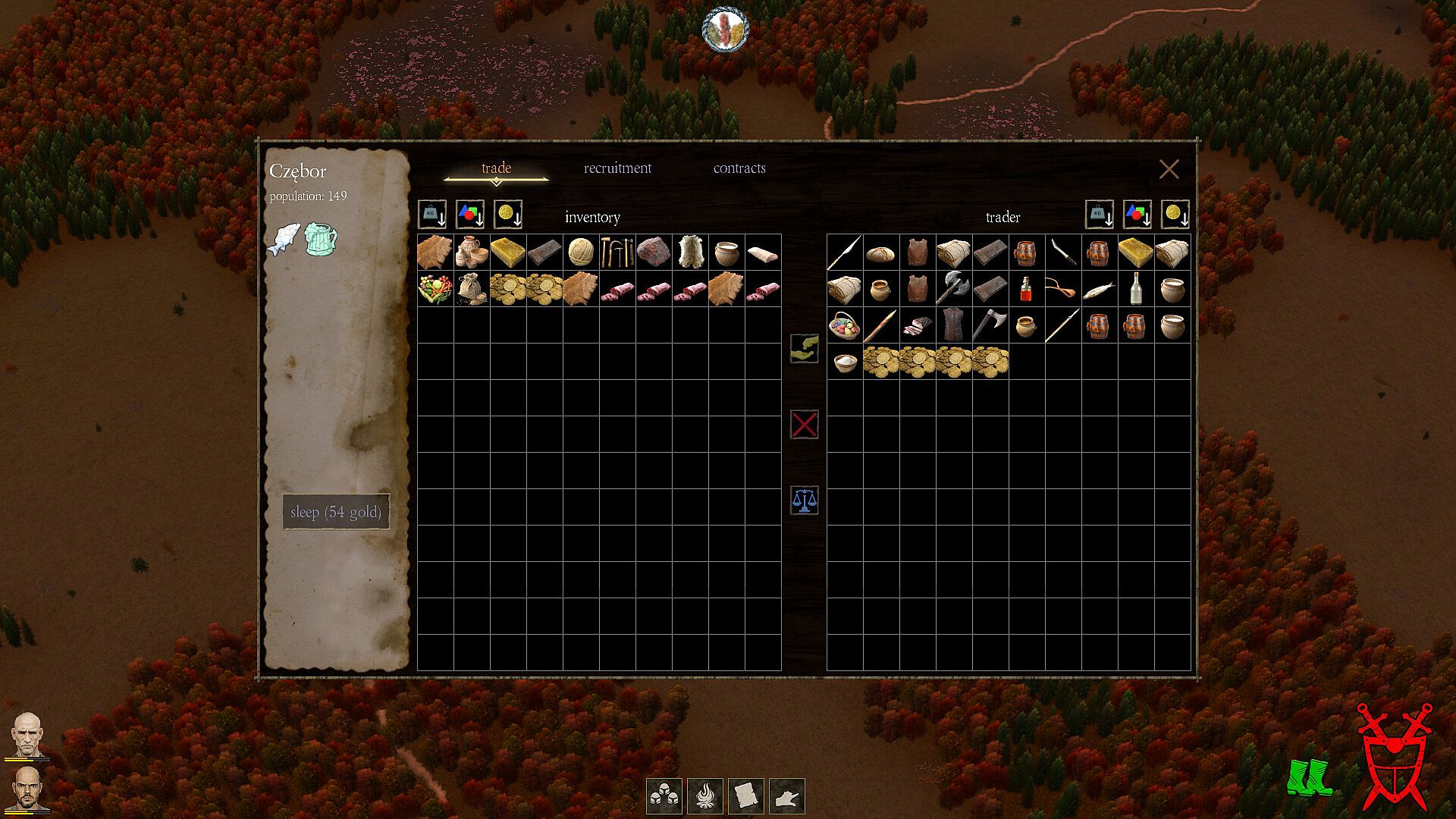Sort trader goods by item type
This screenshot has width=1456, height=819.
click(x=1137, y=215)
